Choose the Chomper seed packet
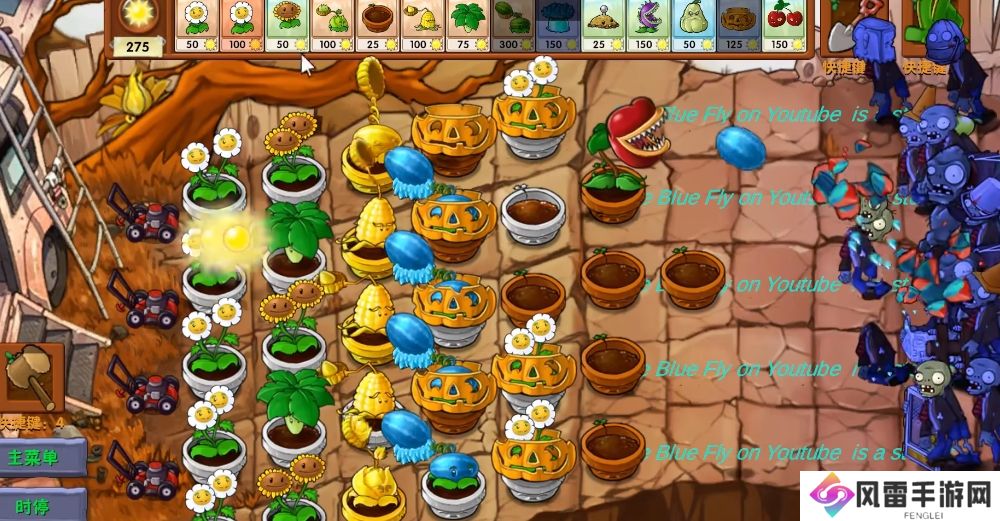The width and height of the screenshot is (1000, 521). point(646,25)
